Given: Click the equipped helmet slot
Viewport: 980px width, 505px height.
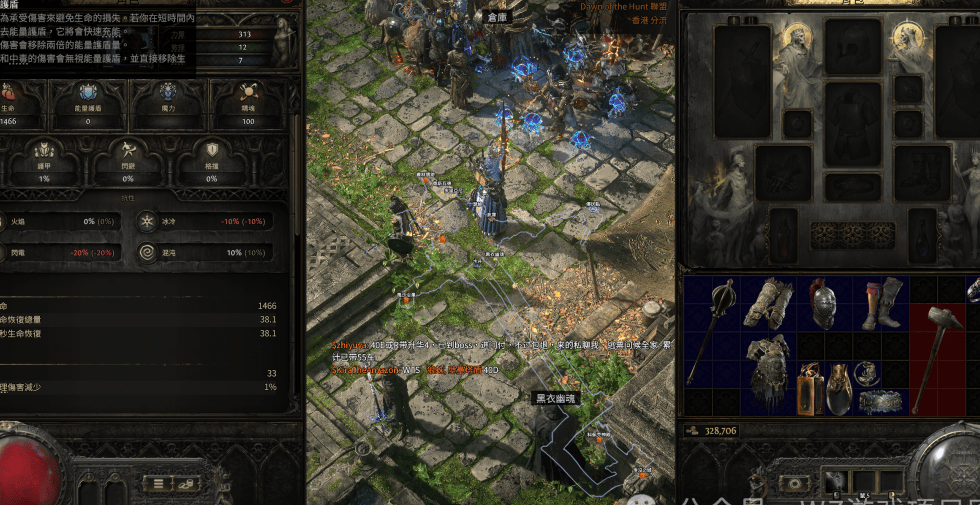Looking at the screenshot, I should (852, 48).
